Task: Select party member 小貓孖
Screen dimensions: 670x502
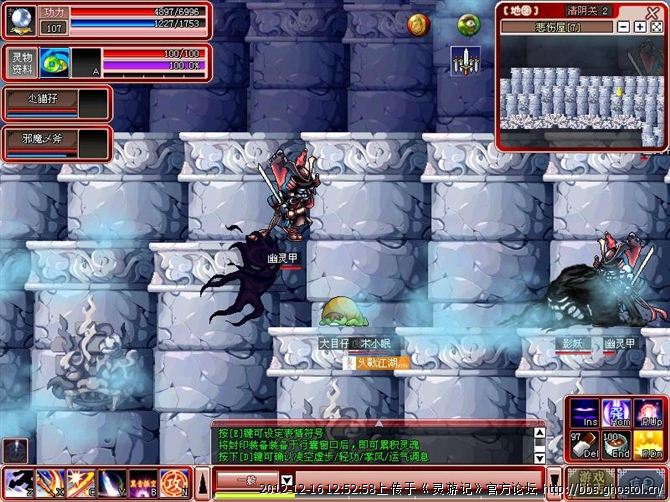Action: point(42,97)
